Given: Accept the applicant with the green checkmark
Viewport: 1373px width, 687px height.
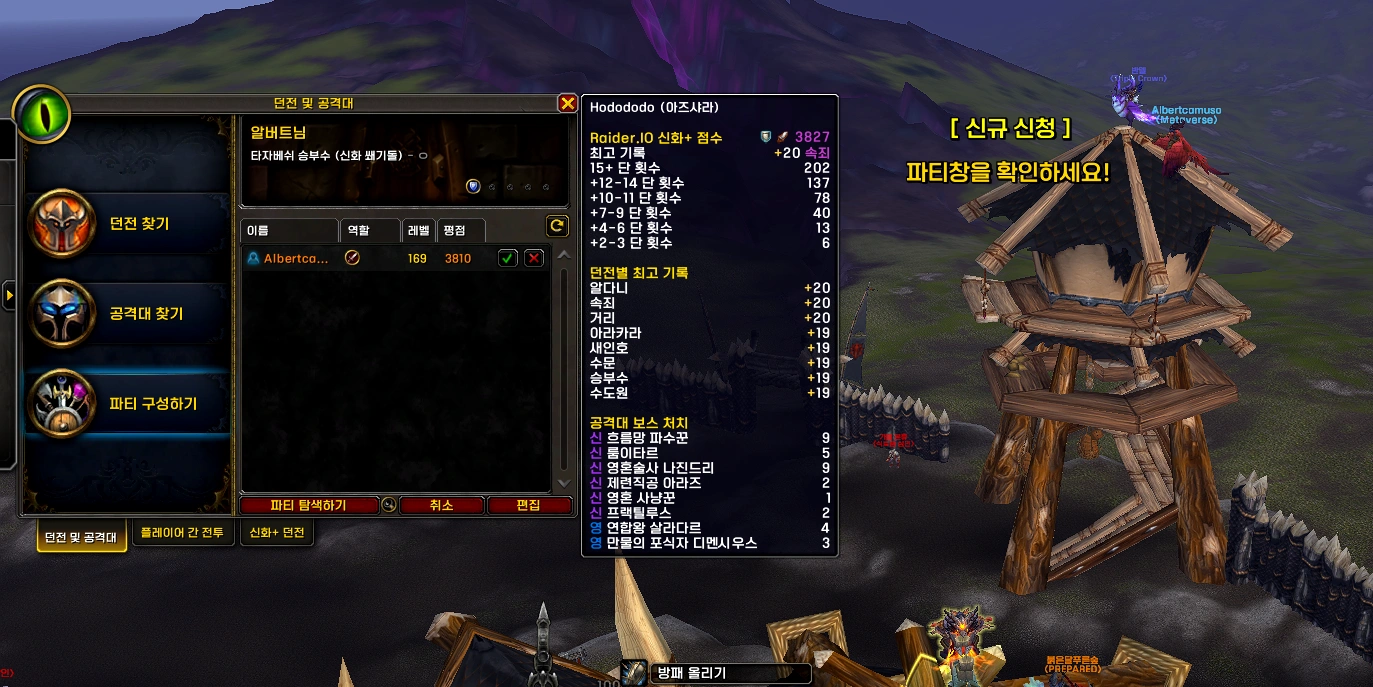Looking at the screenshot, I should (508, 259).
